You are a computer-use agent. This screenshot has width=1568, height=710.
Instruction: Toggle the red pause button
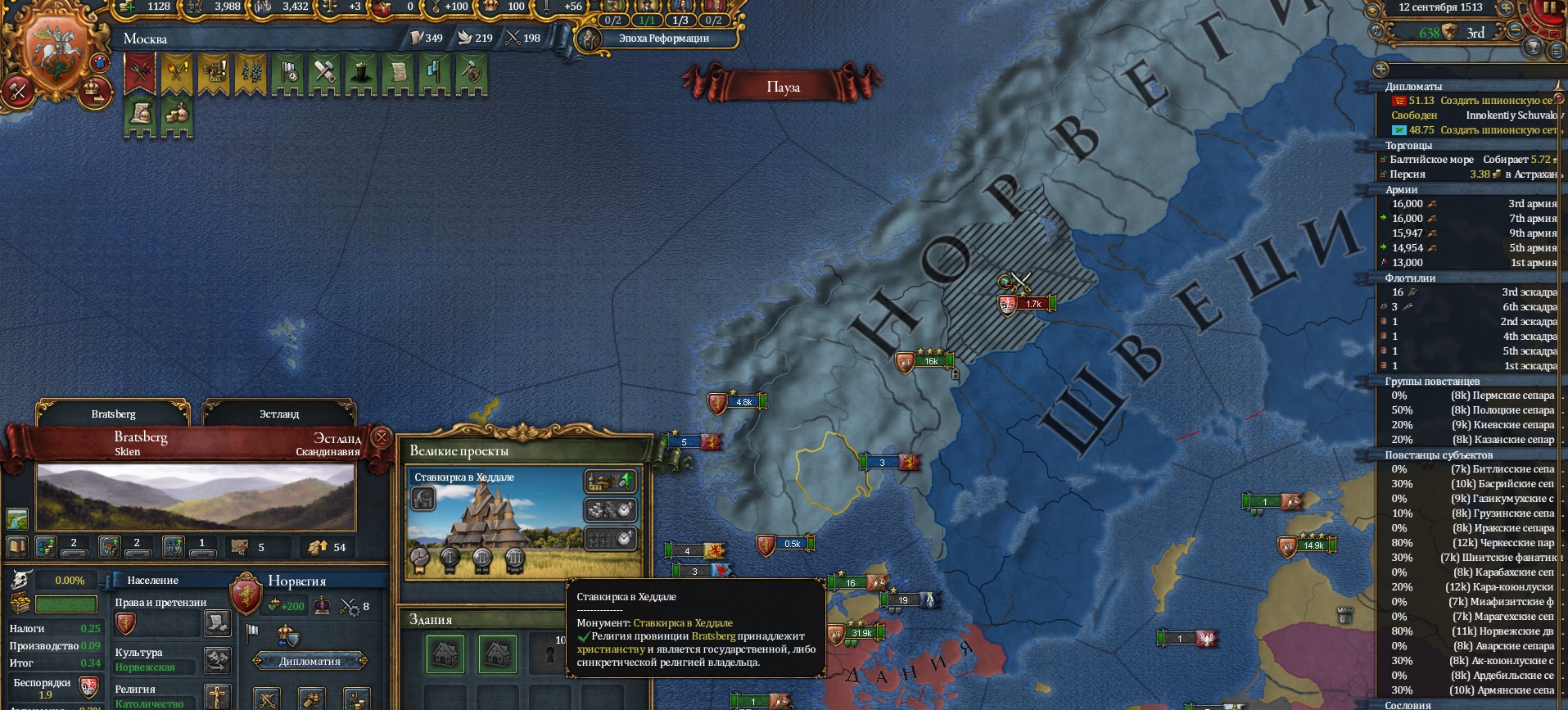[1550, 10]
